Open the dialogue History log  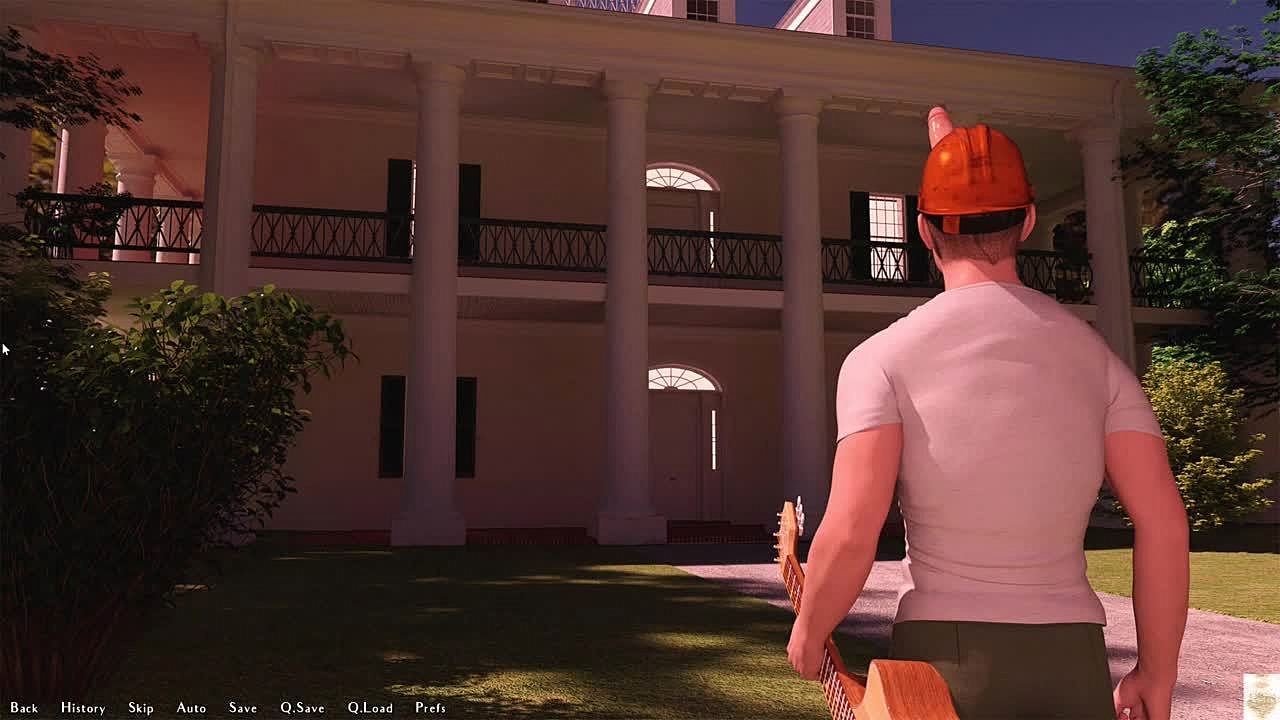83,708
